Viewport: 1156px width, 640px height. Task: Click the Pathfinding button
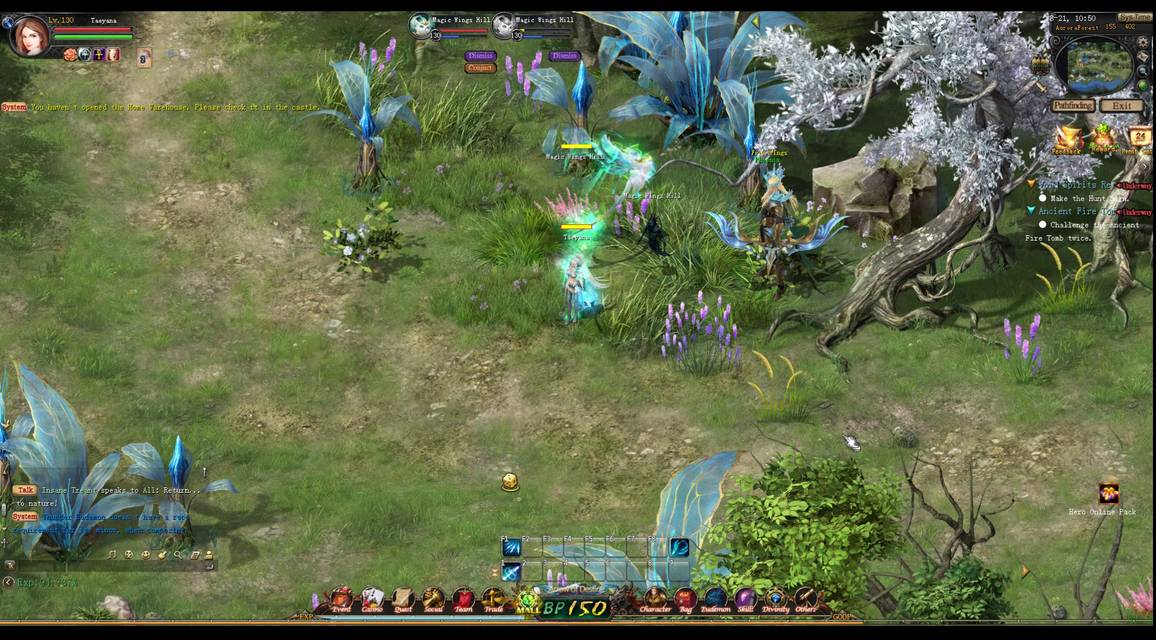(x=1072, y=106)
